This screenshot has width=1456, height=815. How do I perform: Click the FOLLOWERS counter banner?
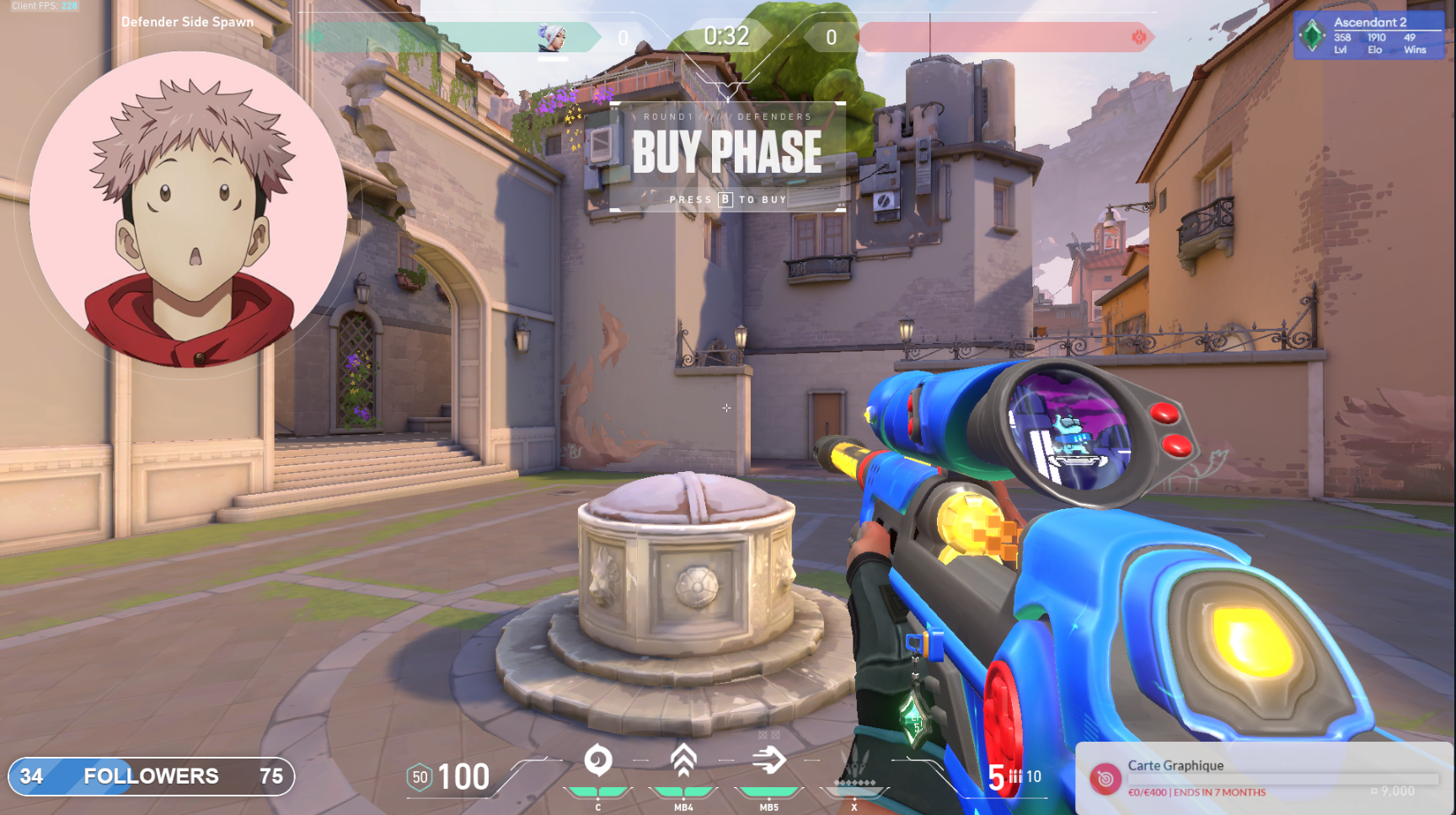[153, 776]
